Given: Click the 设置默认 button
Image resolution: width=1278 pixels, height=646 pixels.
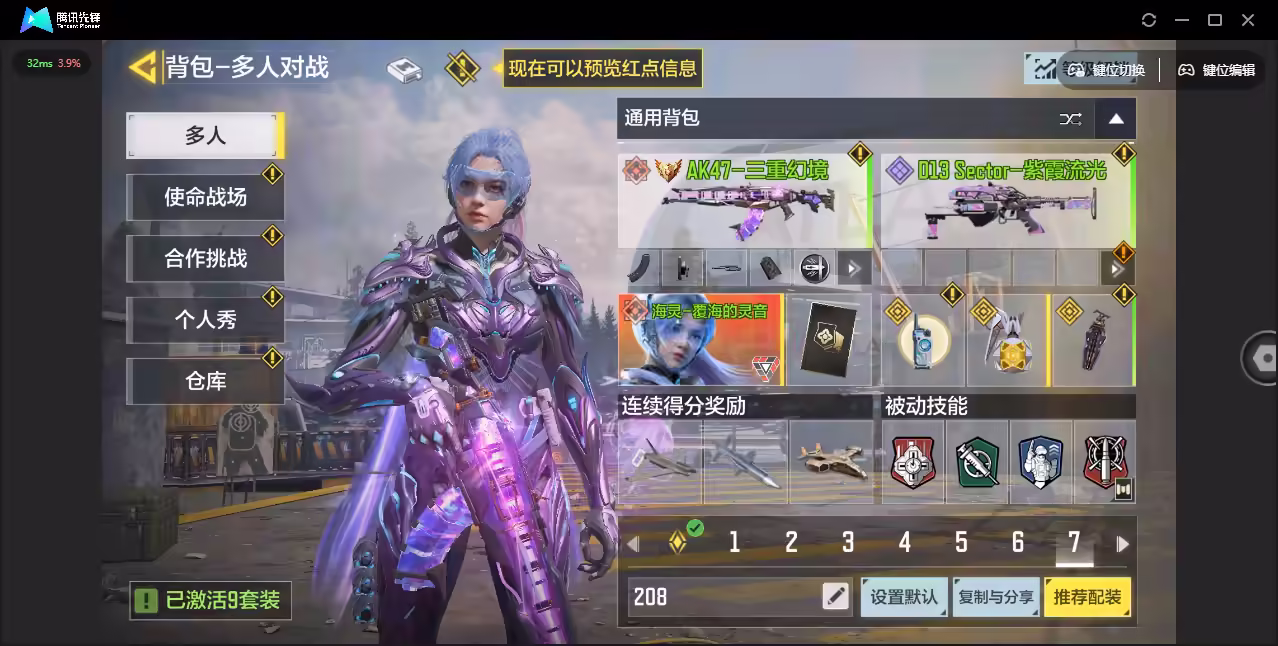Looking at the screenshot, I should click(903, 597).
